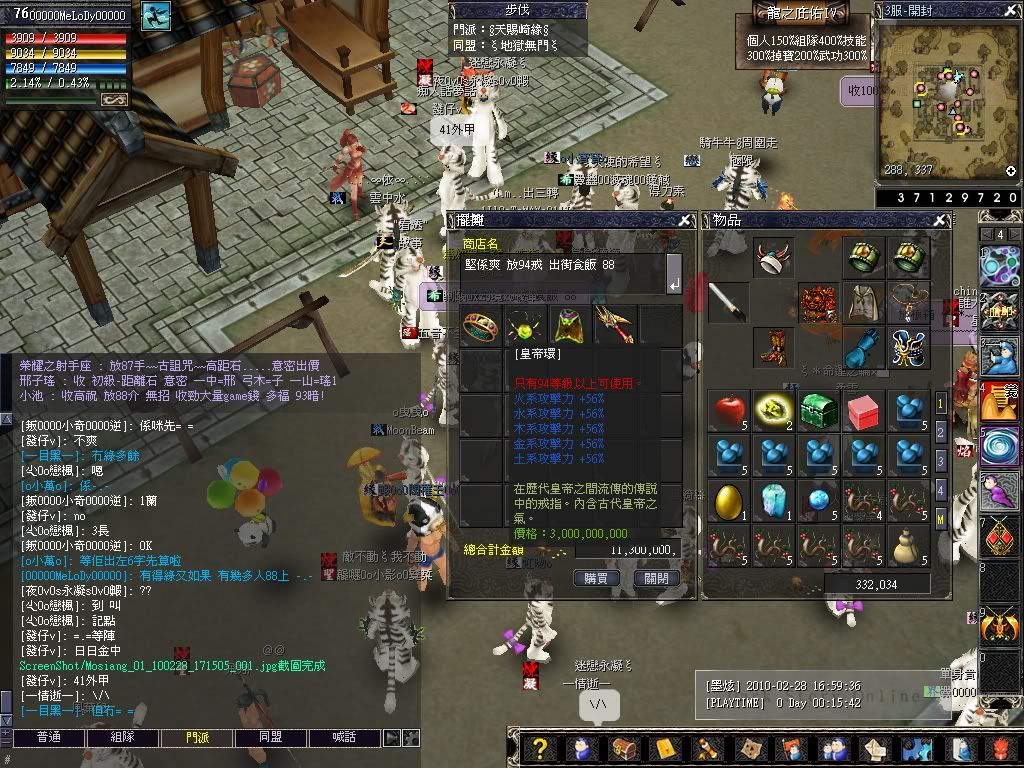Viewport: 1024px width, 768px height.
Task: Open the M inventory page tab
Action: coord(940,517)
